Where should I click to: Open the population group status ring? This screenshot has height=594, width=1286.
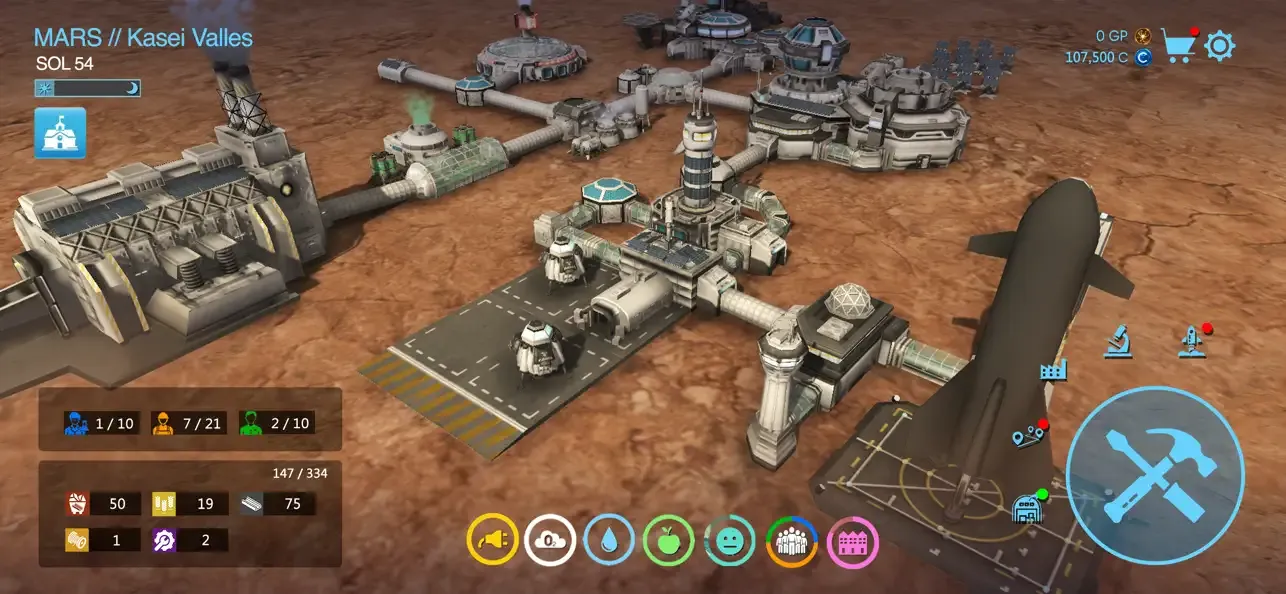pyautogui.click(x=792, y=541)
